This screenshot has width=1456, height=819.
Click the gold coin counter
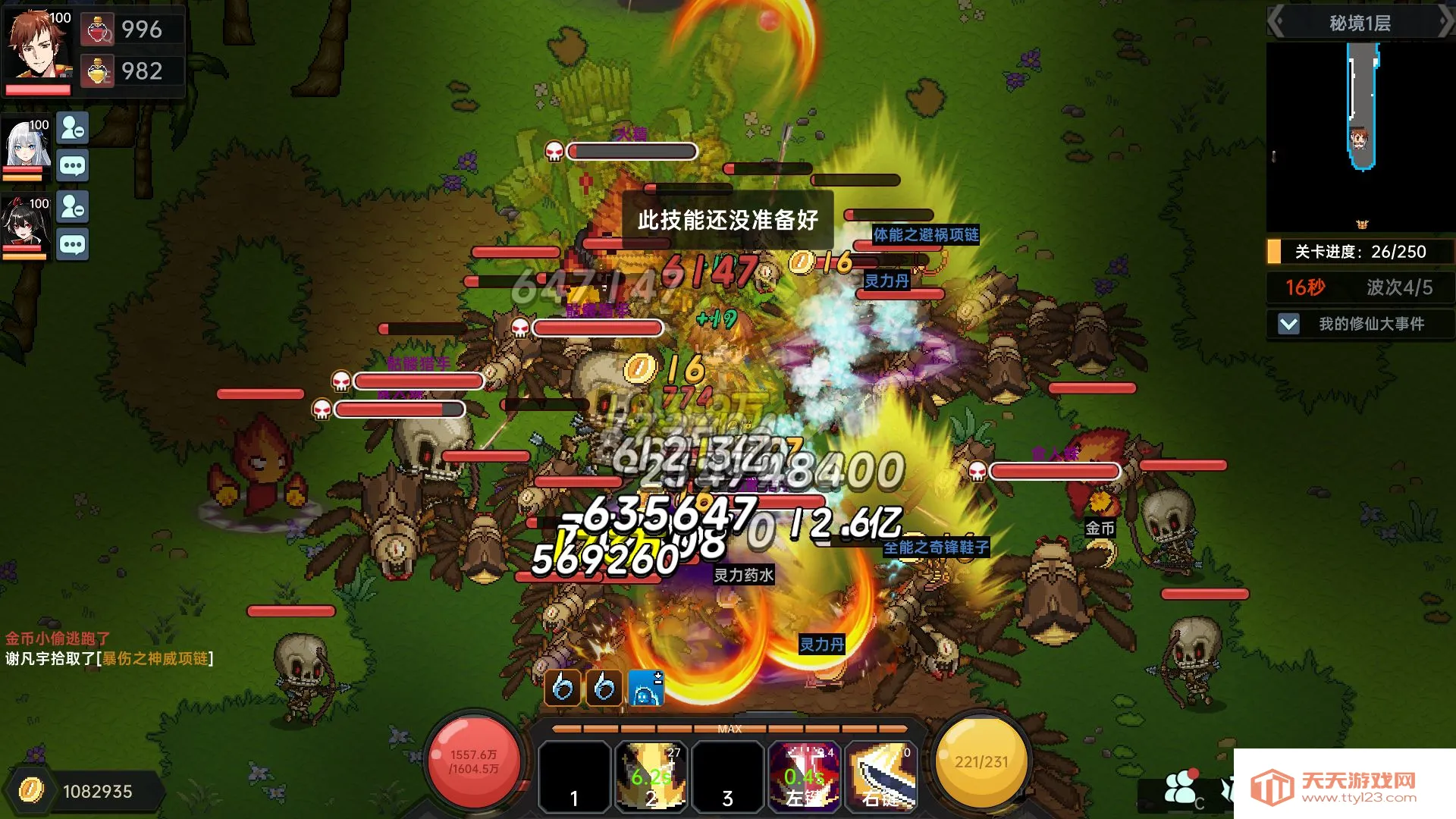tap(83, 792)
